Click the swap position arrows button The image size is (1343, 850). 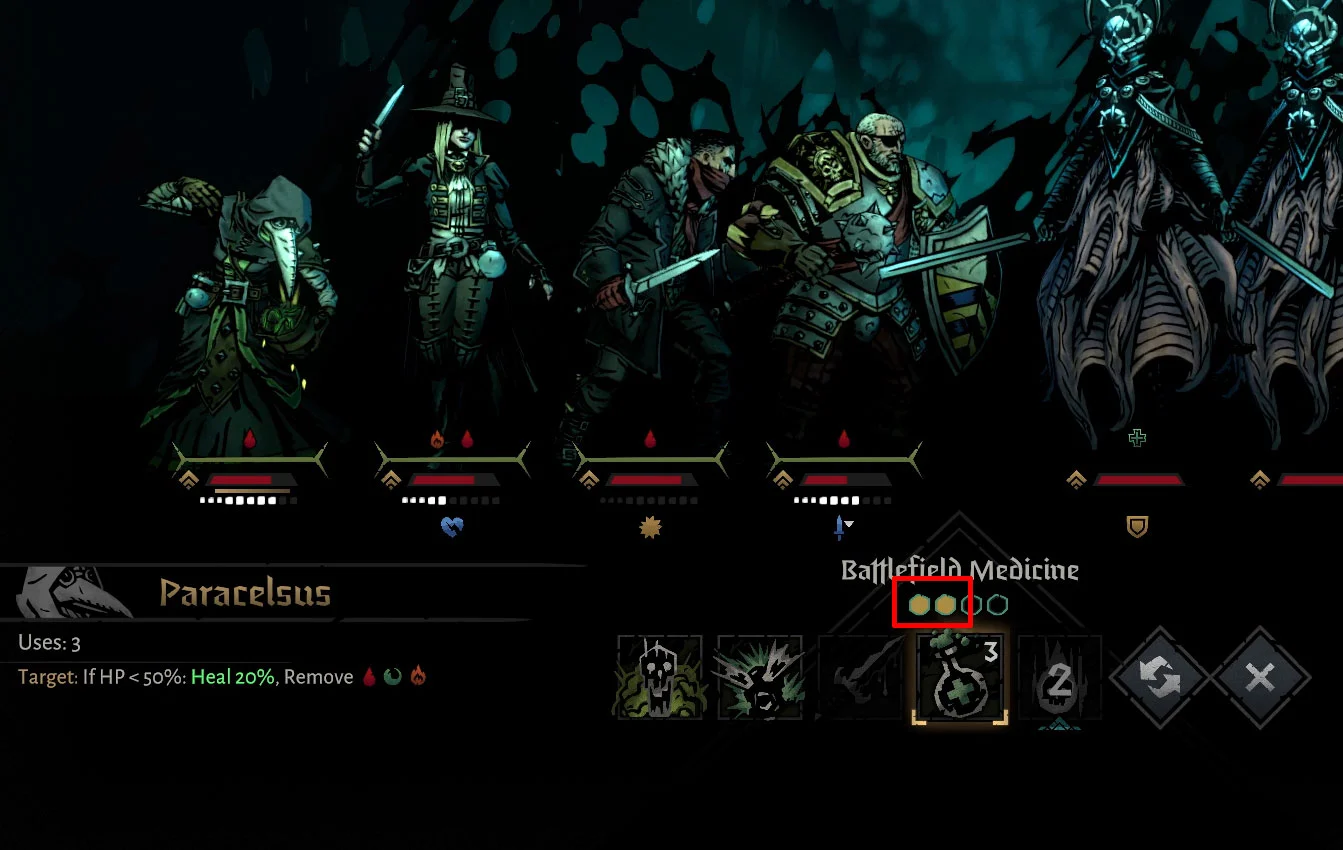[x=1160, y=678]
